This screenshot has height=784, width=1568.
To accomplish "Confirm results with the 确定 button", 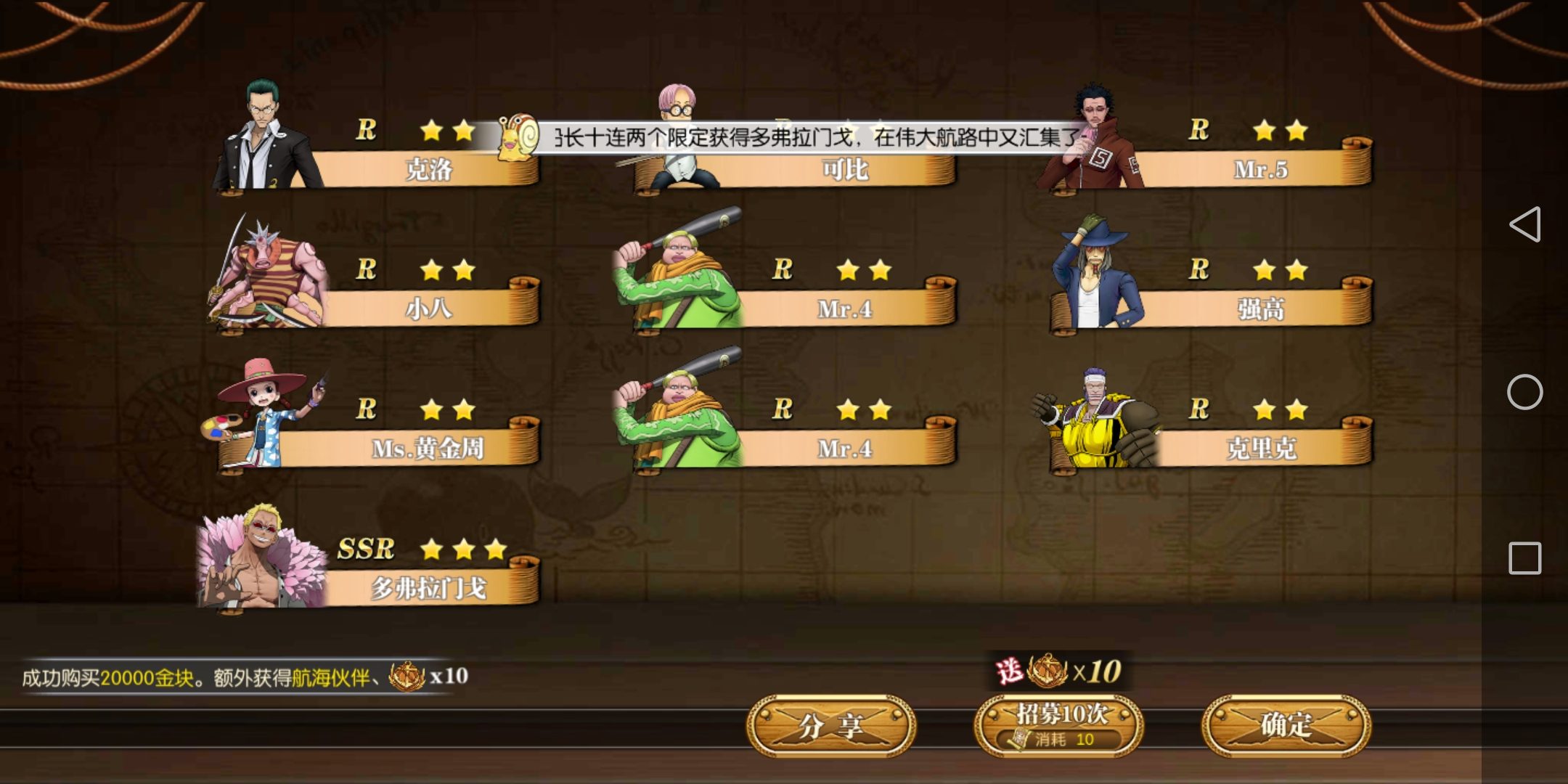I will point(1286,726).
